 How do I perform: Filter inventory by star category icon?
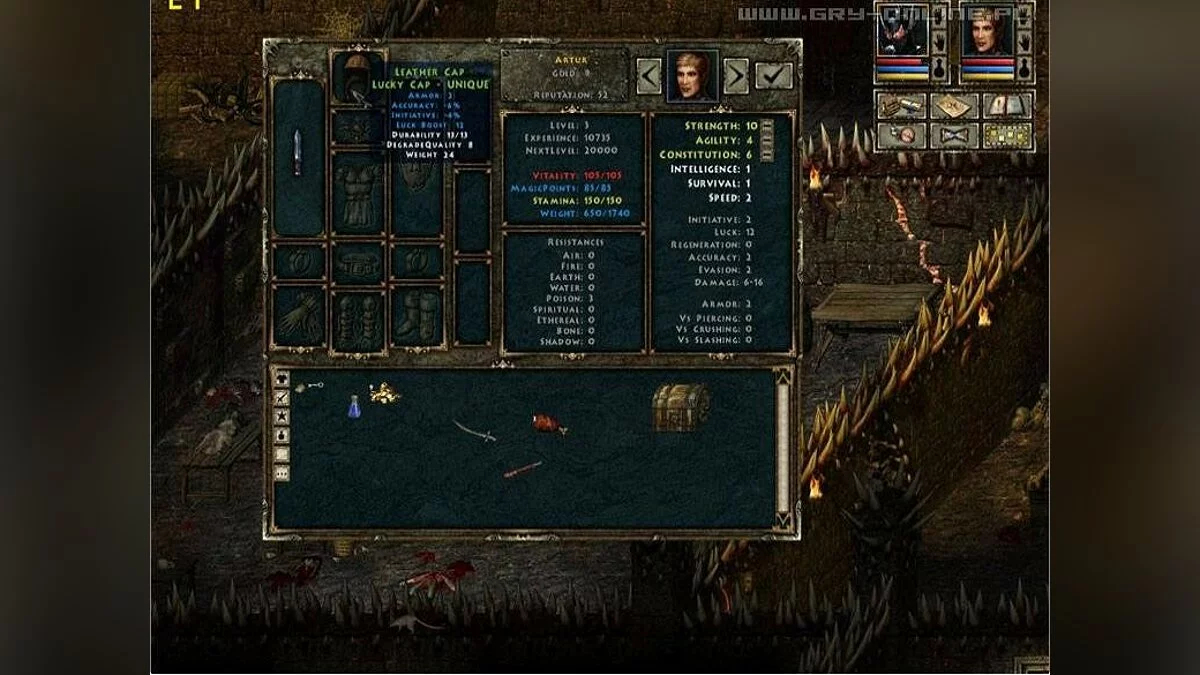(282, 417)
